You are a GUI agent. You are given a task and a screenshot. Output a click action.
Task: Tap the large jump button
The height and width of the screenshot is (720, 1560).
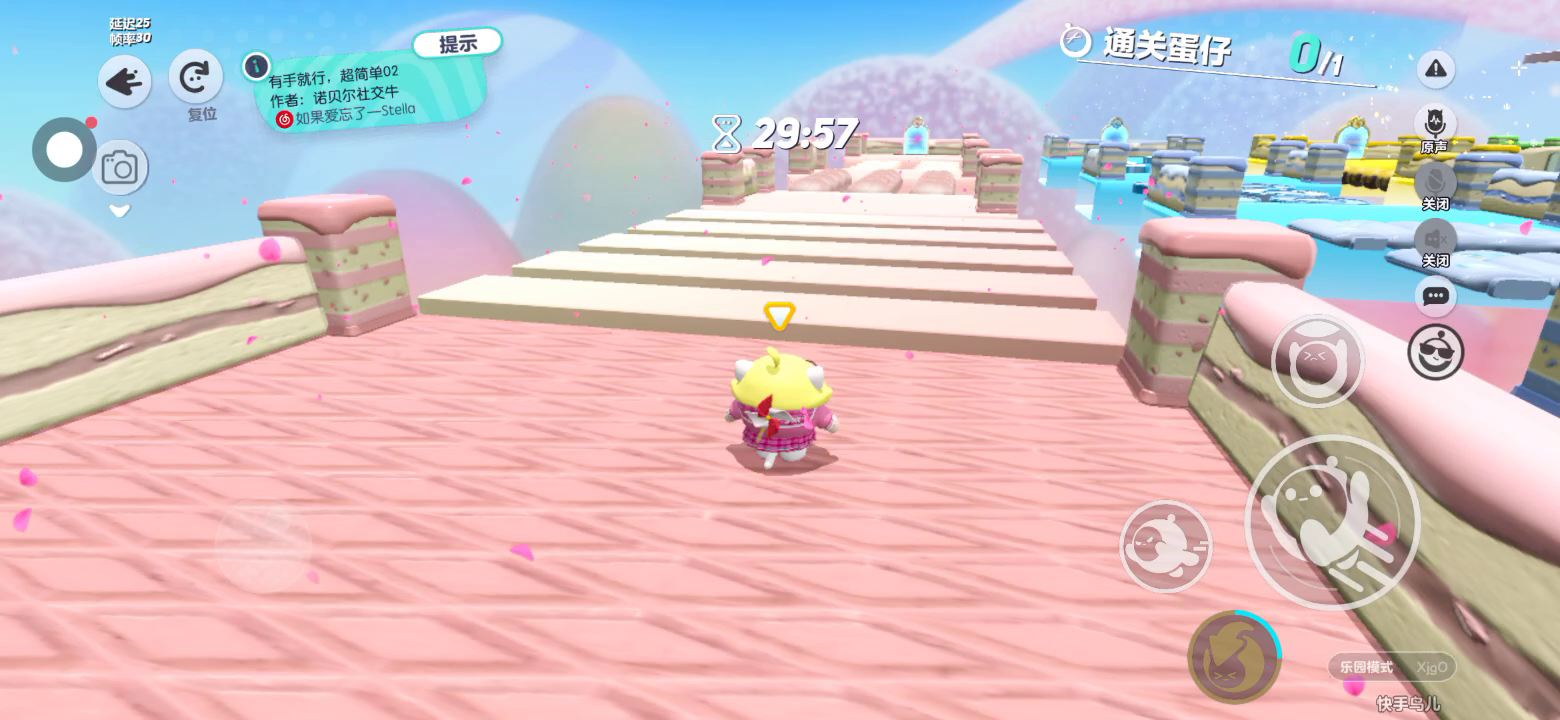(1332, 522)
